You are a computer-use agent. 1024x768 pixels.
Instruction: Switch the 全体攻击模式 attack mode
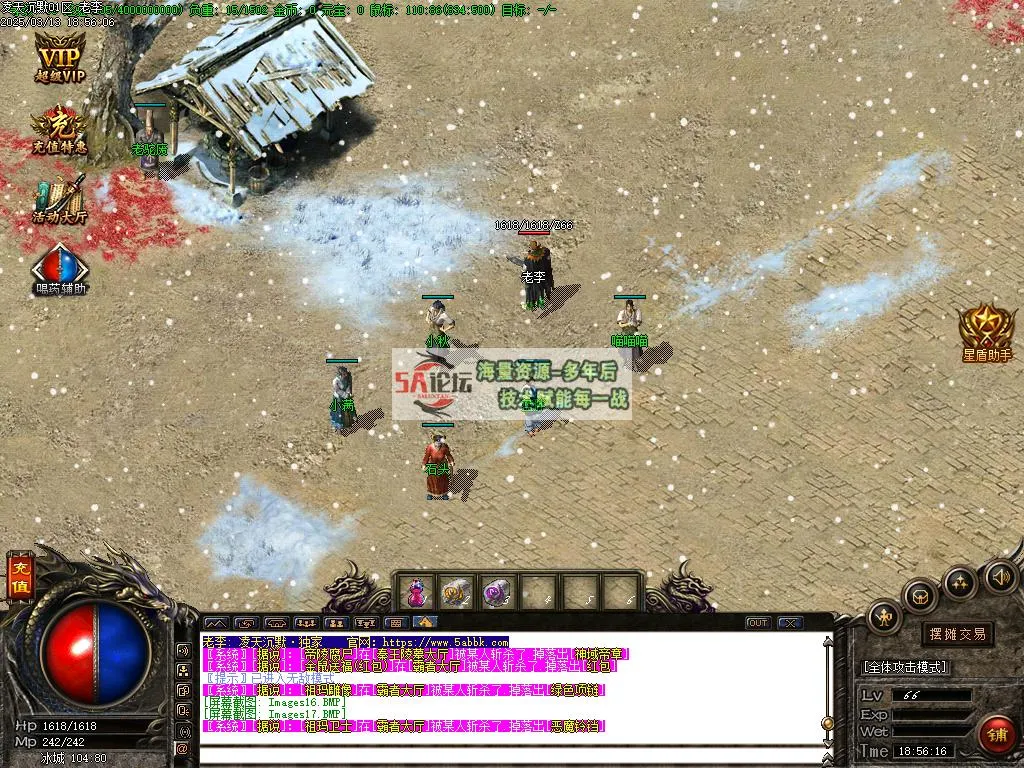click(x=906, y=667)
